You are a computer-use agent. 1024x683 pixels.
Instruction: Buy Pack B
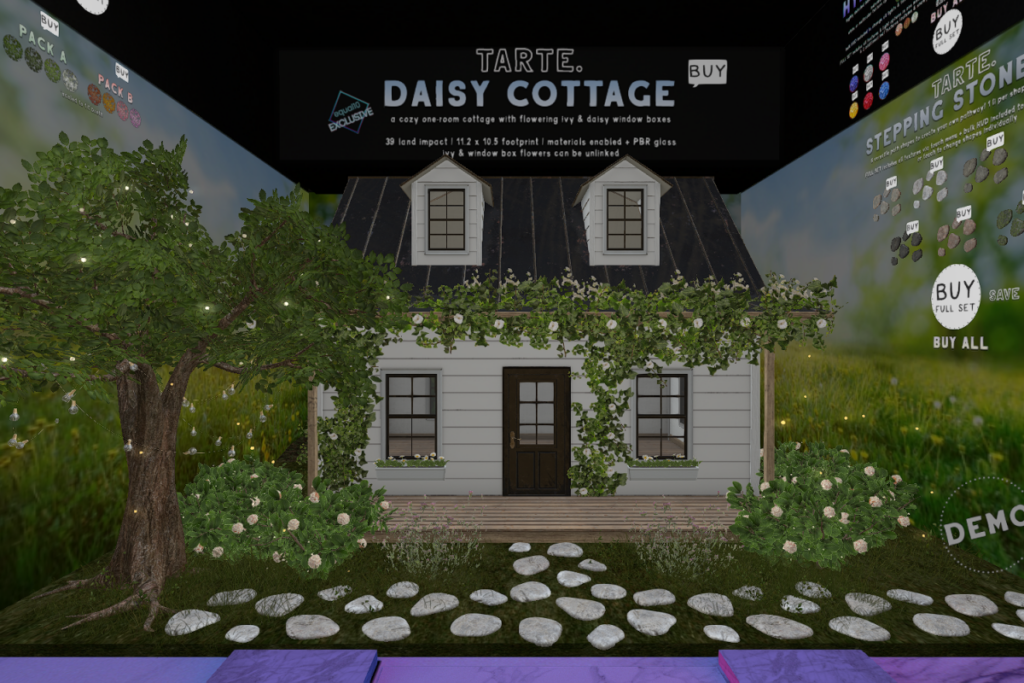pyautogui.click(x=121, y=72)
